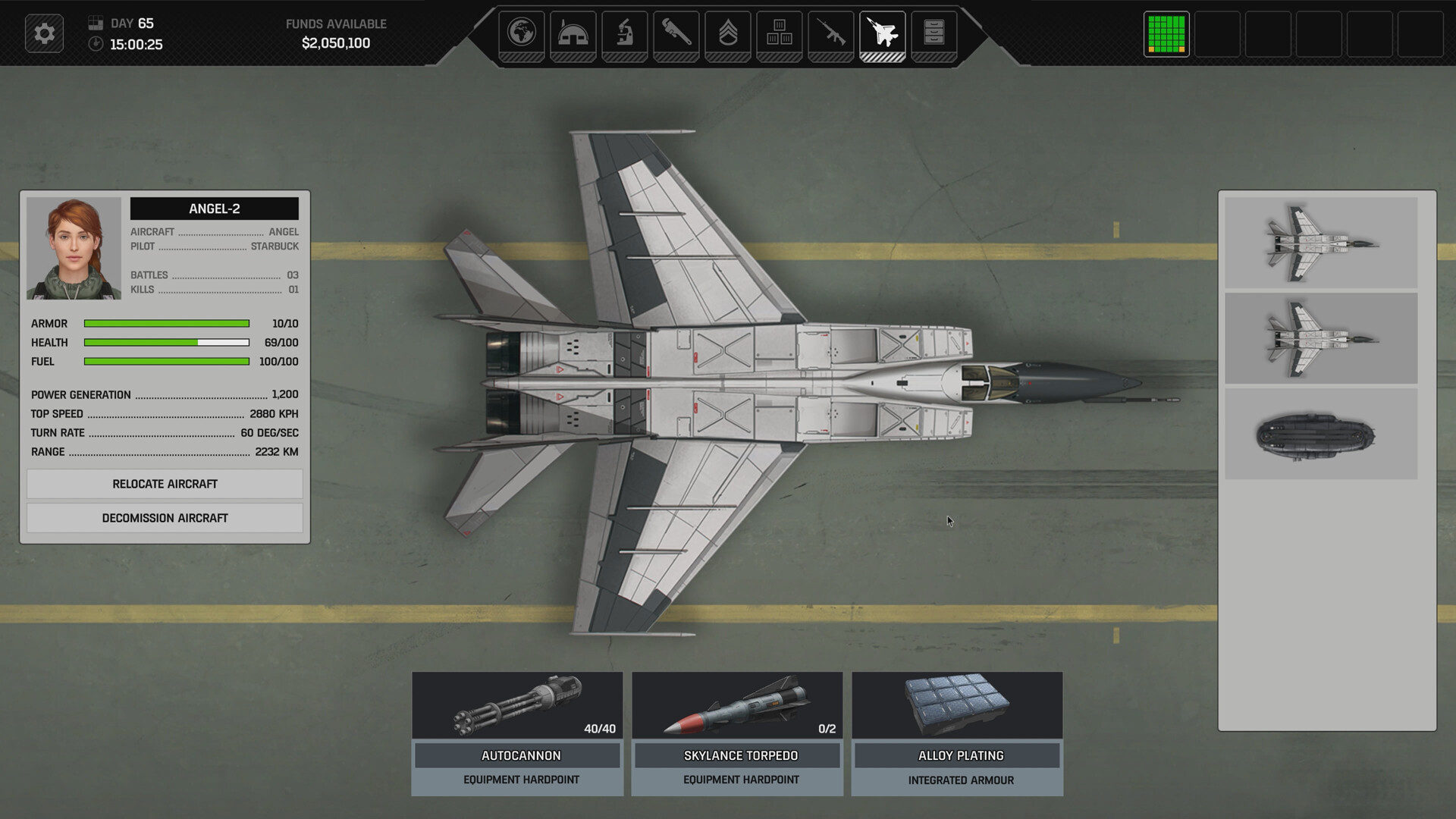This screenshot has width=1456, height=819.
Task: Open the armory rifle icon
Action: coord(832,33)
